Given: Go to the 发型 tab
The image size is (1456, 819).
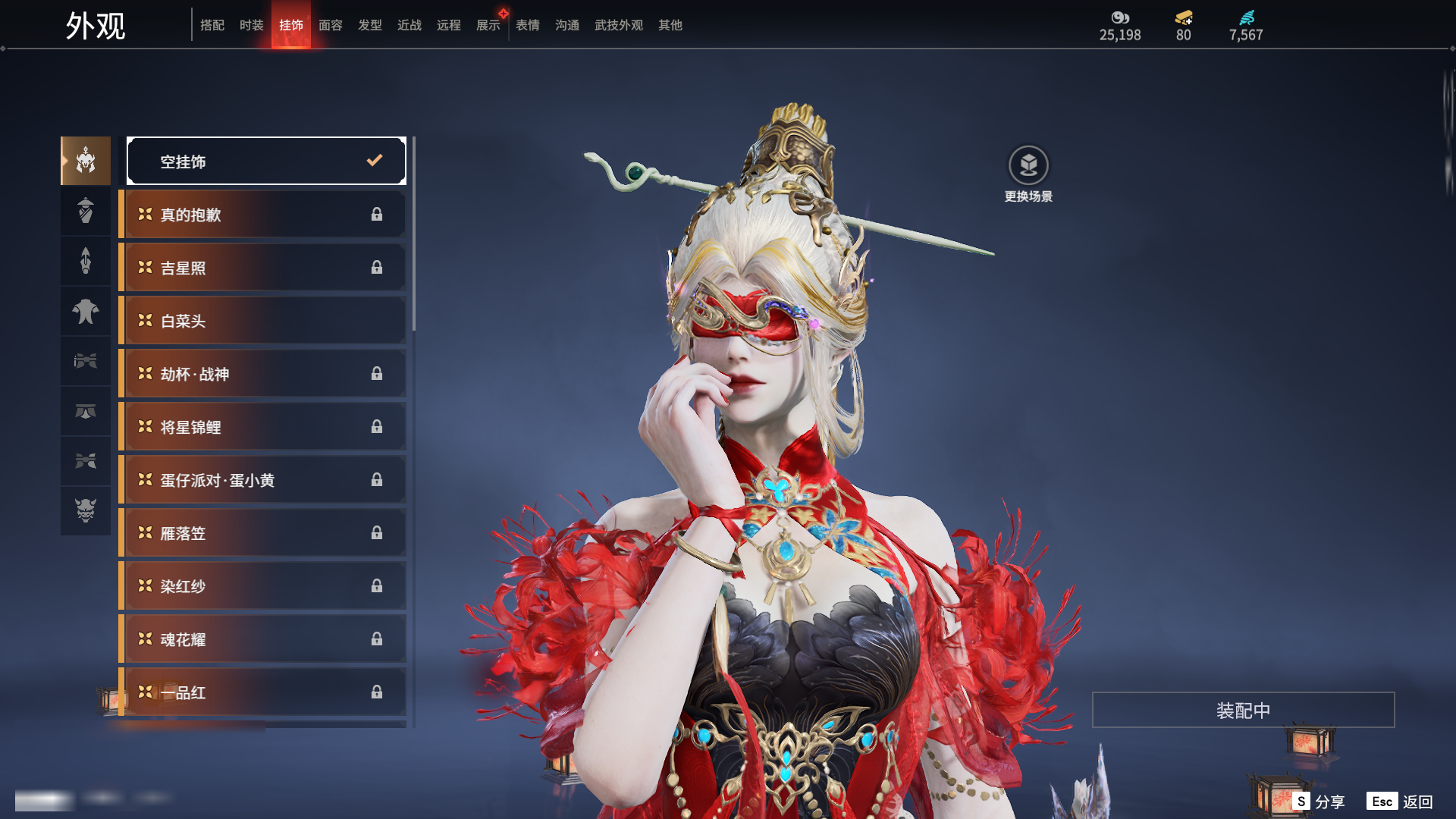Looking at the screenshot, I should coord(369,25).
